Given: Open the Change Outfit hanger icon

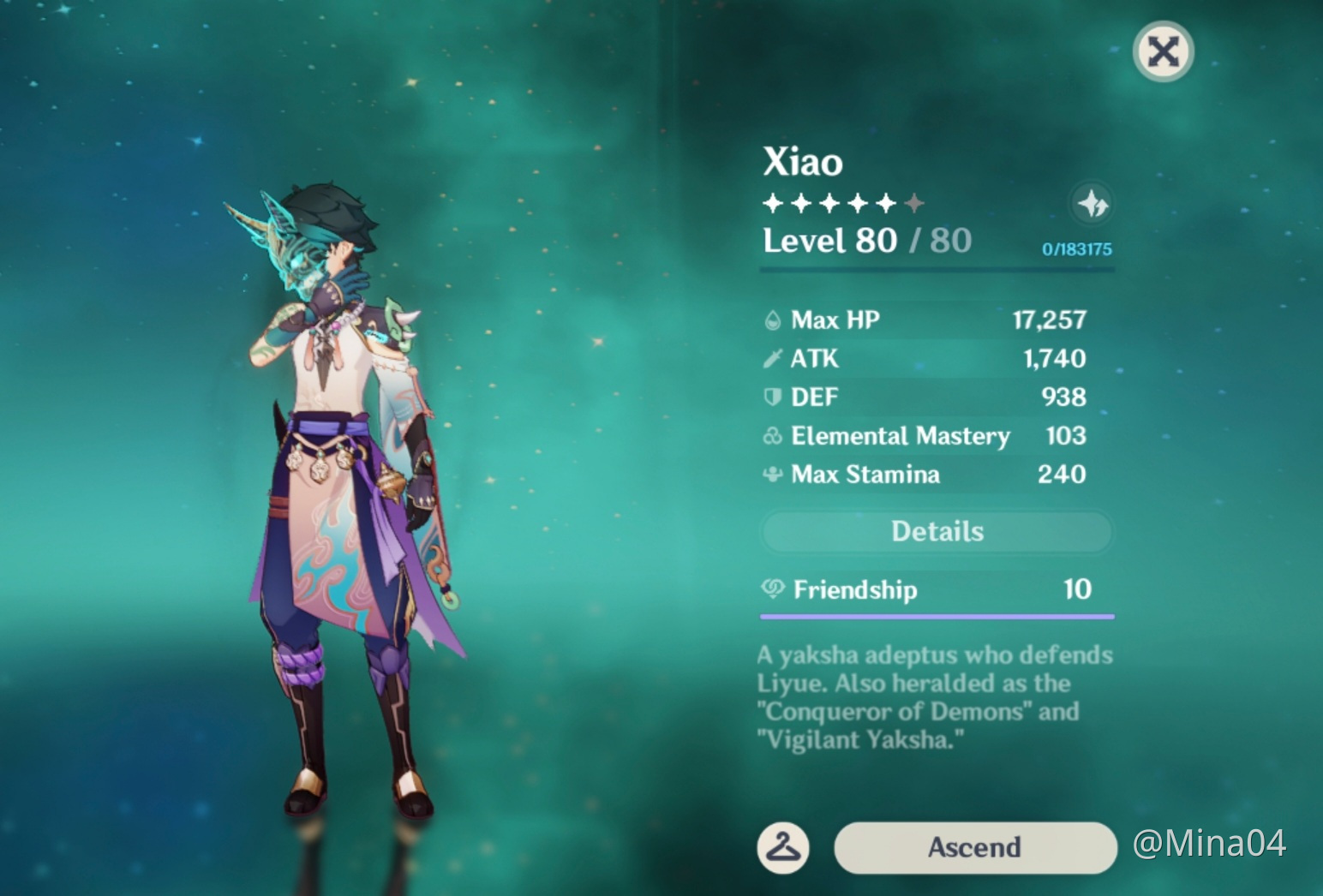Looking at the screenshot, I should tap(785, 848).
